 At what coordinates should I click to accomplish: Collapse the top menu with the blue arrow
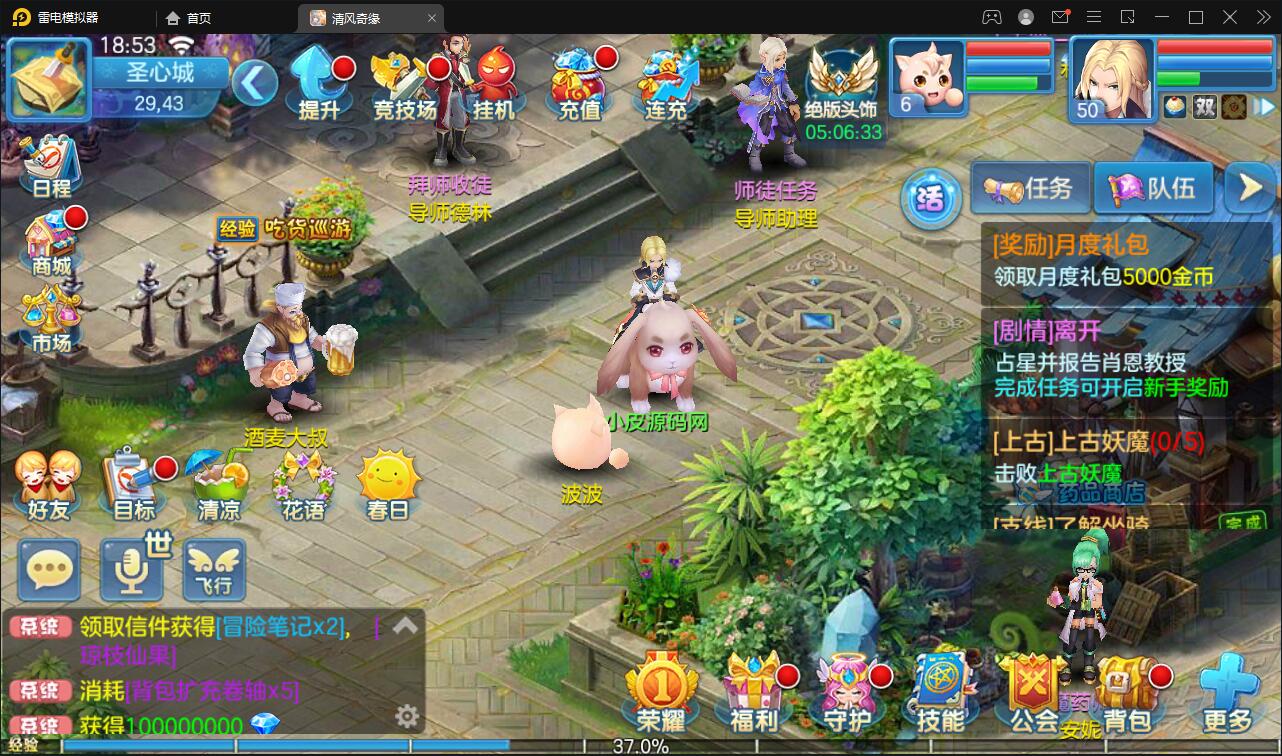pyautogui.click(x=254, y=85)
